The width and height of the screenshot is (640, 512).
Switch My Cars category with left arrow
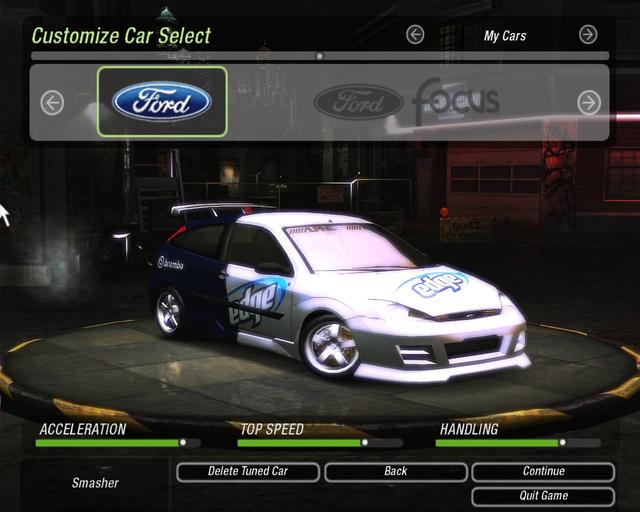point(415,35)
